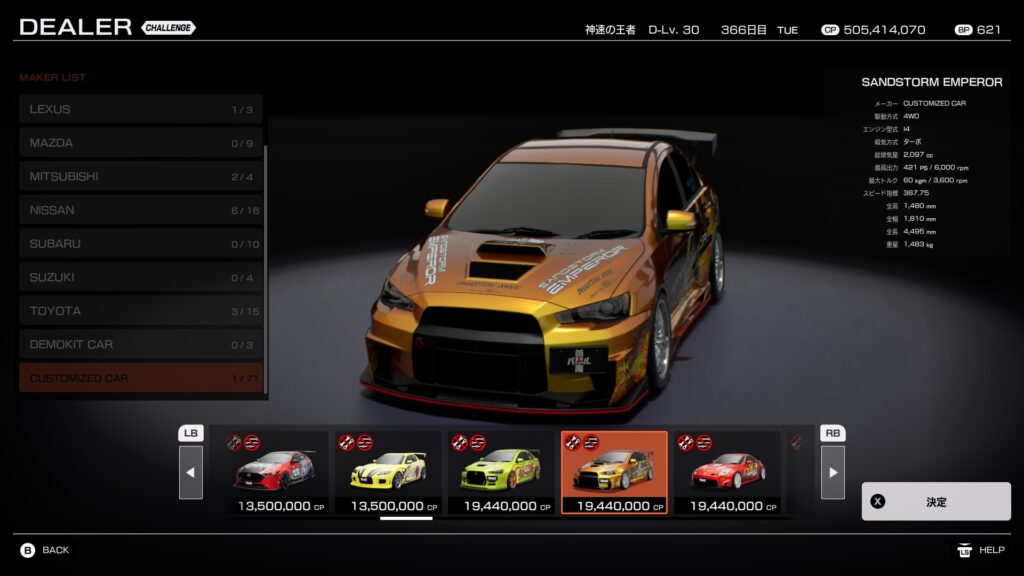This screenshot has width=1024, height=576.
Task: Pick the red sports coupe thumbnail
Action: (x=726, y=472)
